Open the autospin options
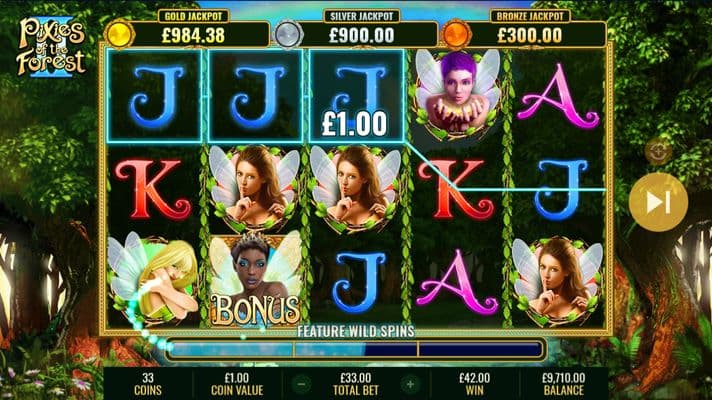Image resolution: width=712 pixels, height=400 pixels. click(x=657, y=151)
